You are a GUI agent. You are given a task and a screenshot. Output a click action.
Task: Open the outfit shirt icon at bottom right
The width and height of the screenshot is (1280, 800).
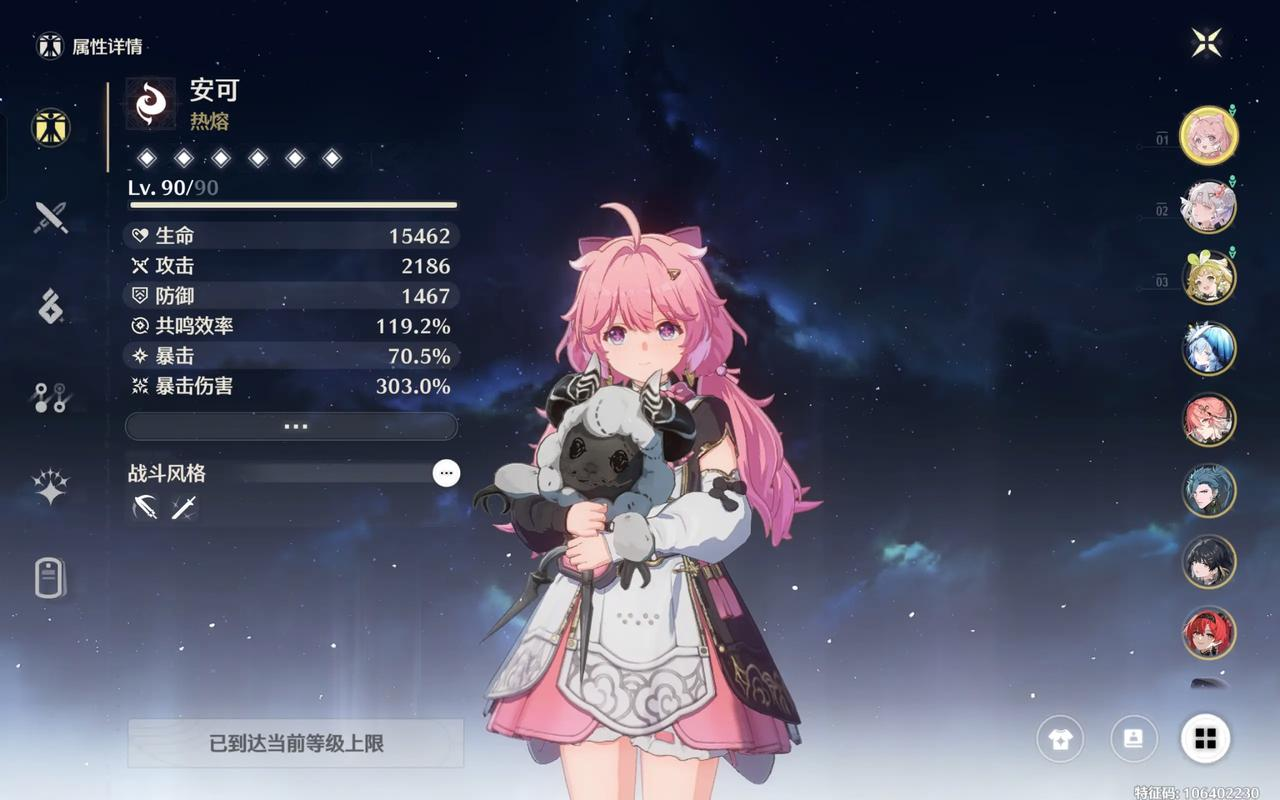click(1060, 739)
